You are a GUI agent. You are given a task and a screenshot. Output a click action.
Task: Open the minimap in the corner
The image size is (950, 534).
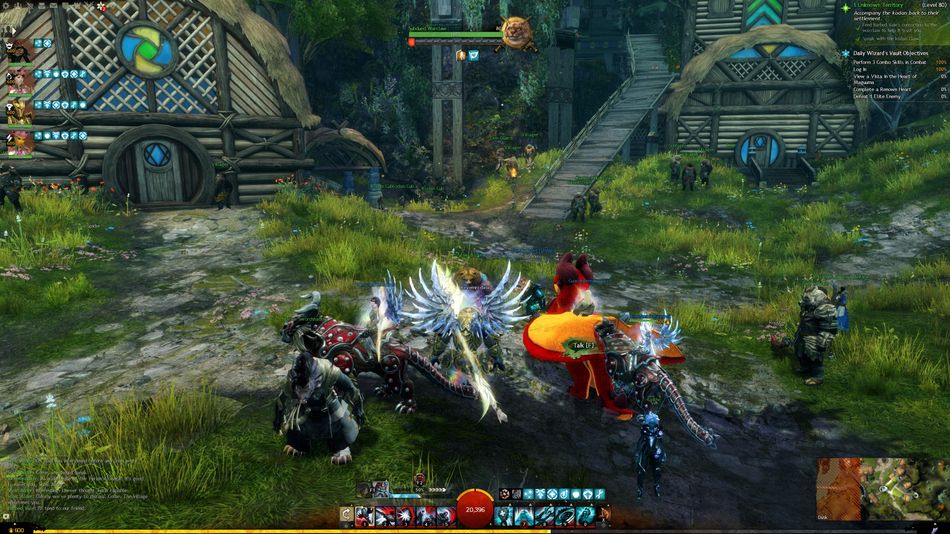click(x=881, y=489)
